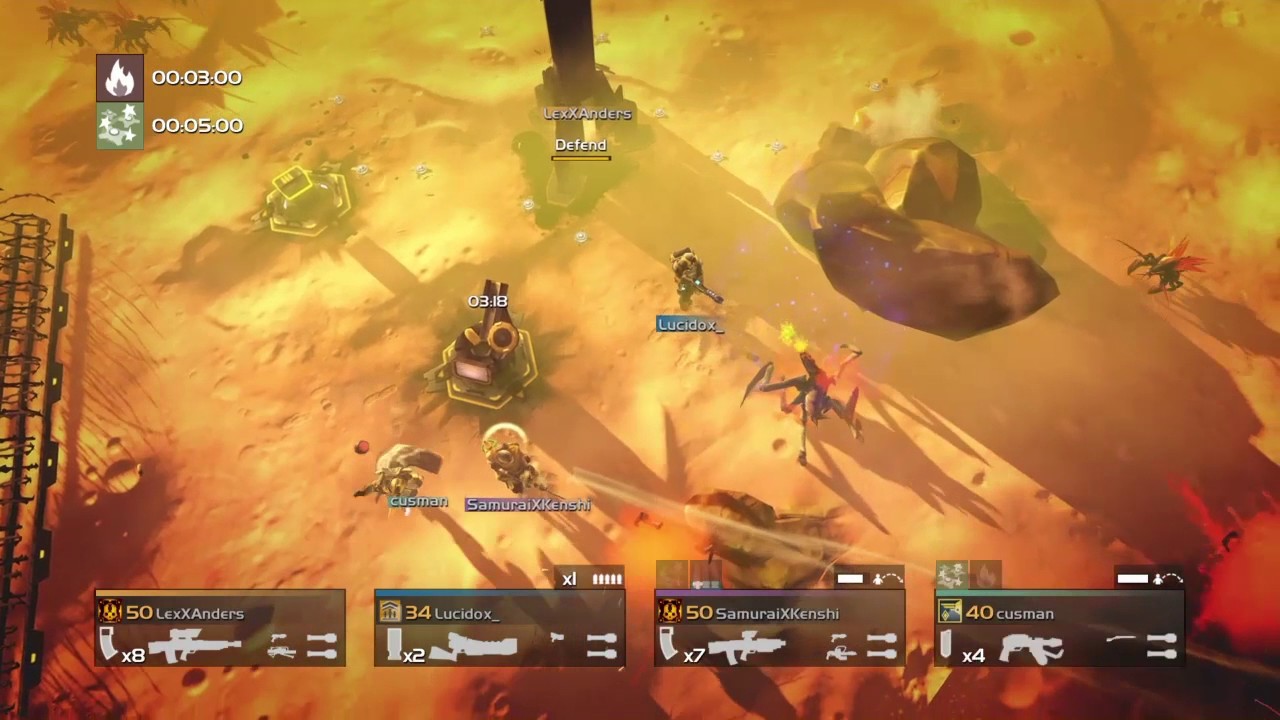1280x720 pixels.
Task: Click the 03:18 countdown on the turret objective
Action: click(487, 300)
